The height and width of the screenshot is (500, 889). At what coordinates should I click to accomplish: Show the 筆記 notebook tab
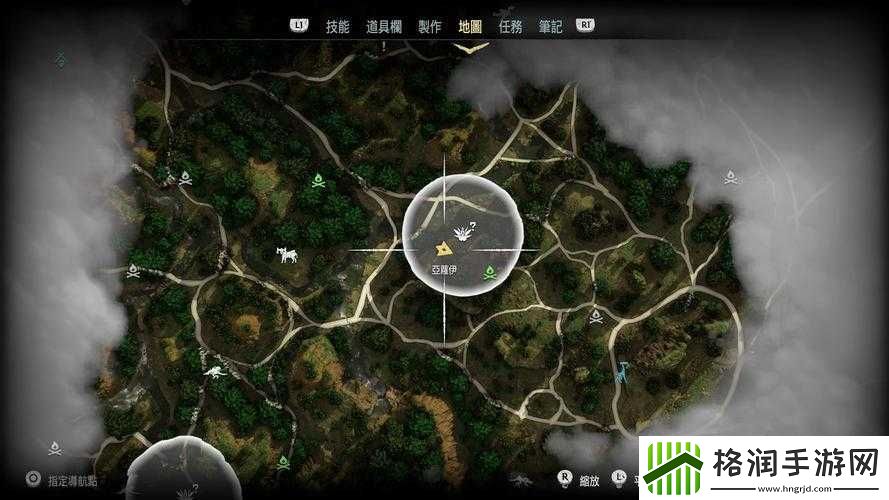point(551,27)
